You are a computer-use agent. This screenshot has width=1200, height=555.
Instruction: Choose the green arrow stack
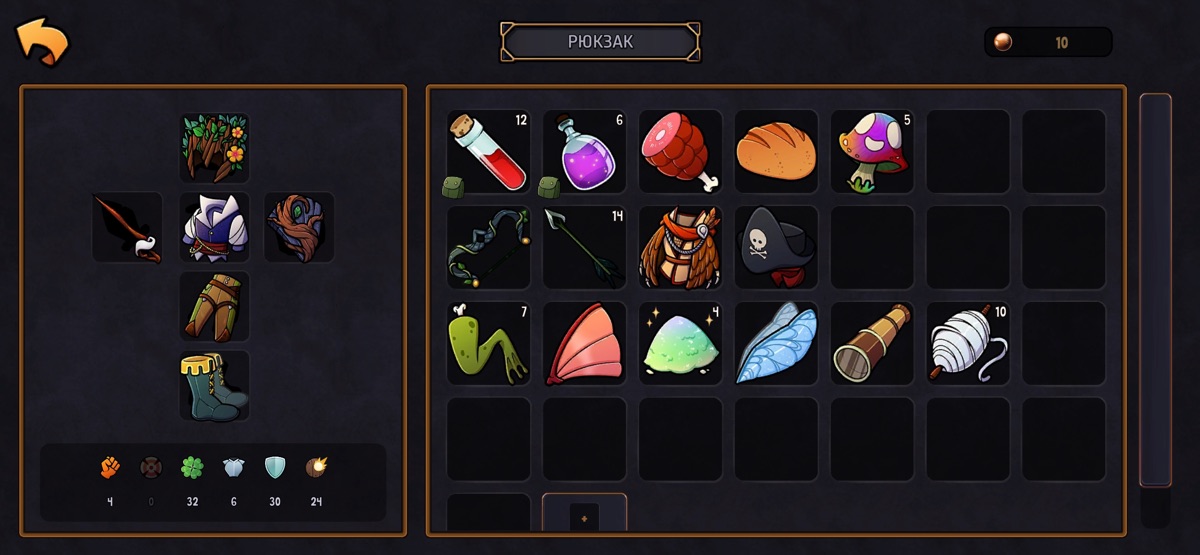click(x=584, y=247)
